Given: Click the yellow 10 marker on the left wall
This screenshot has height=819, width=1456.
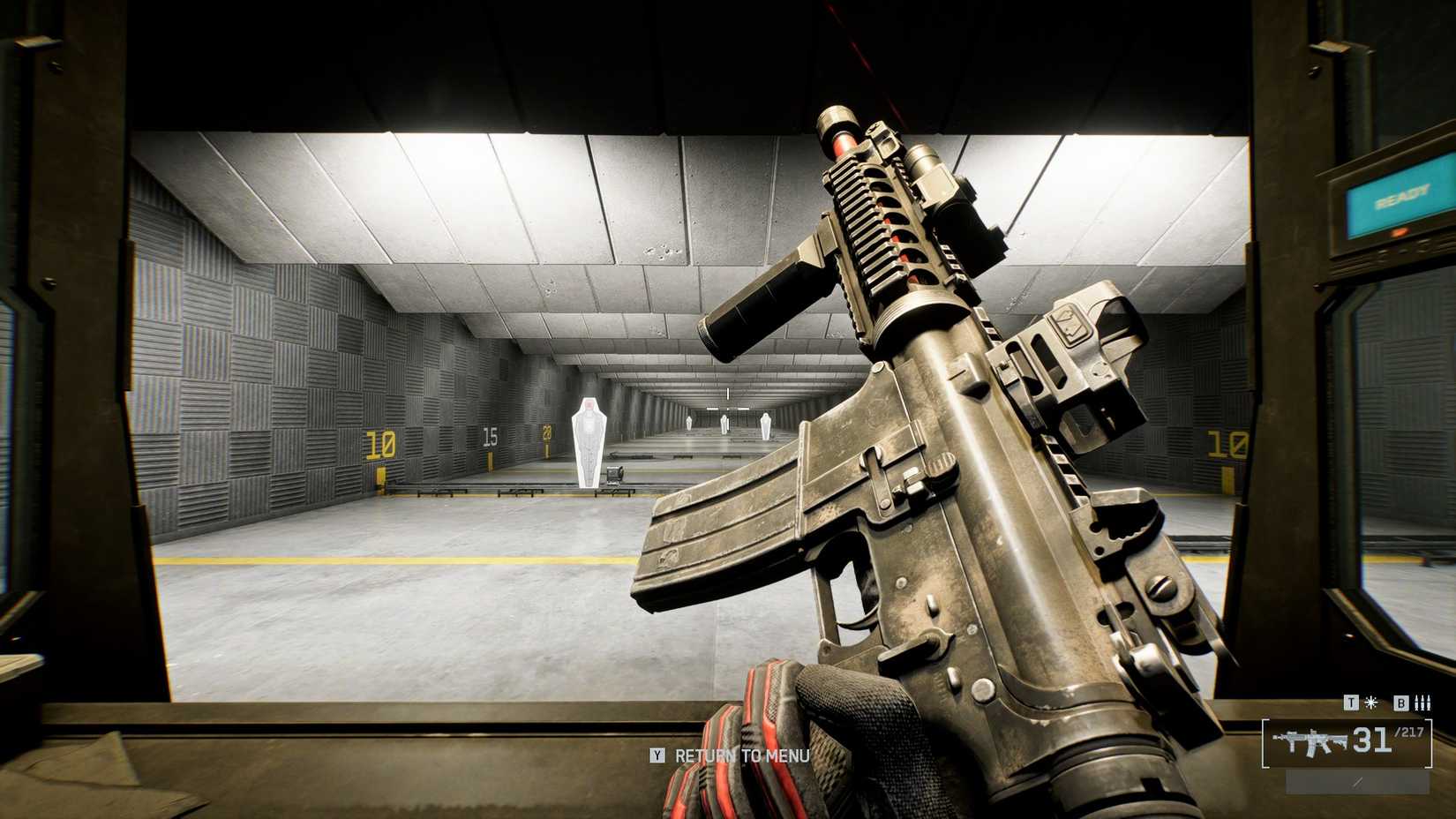Looking at the screenshot, I should [379, 444].
